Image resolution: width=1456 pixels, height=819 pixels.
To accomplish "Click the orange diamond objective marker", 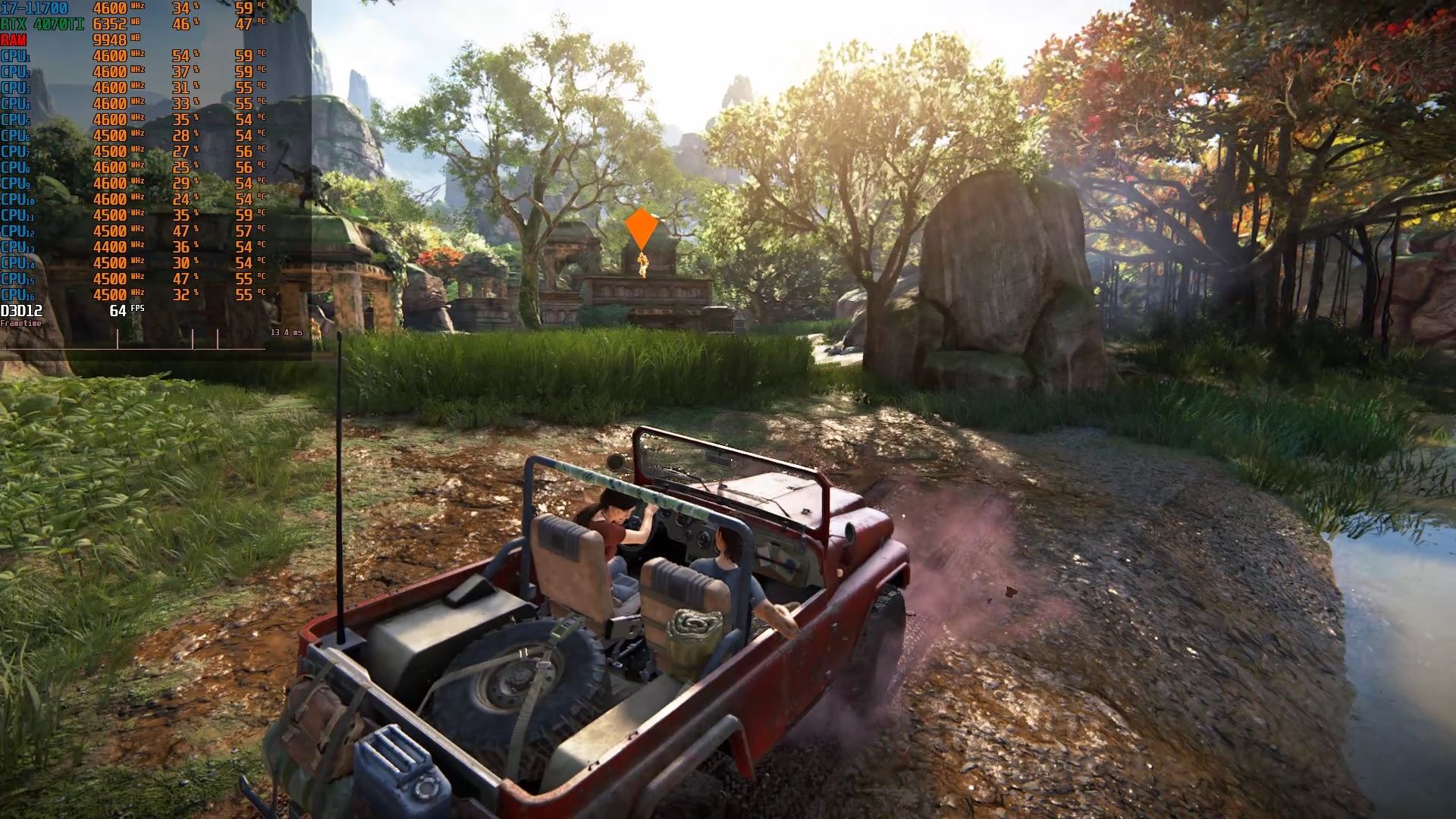I will (x=641, y=228).
